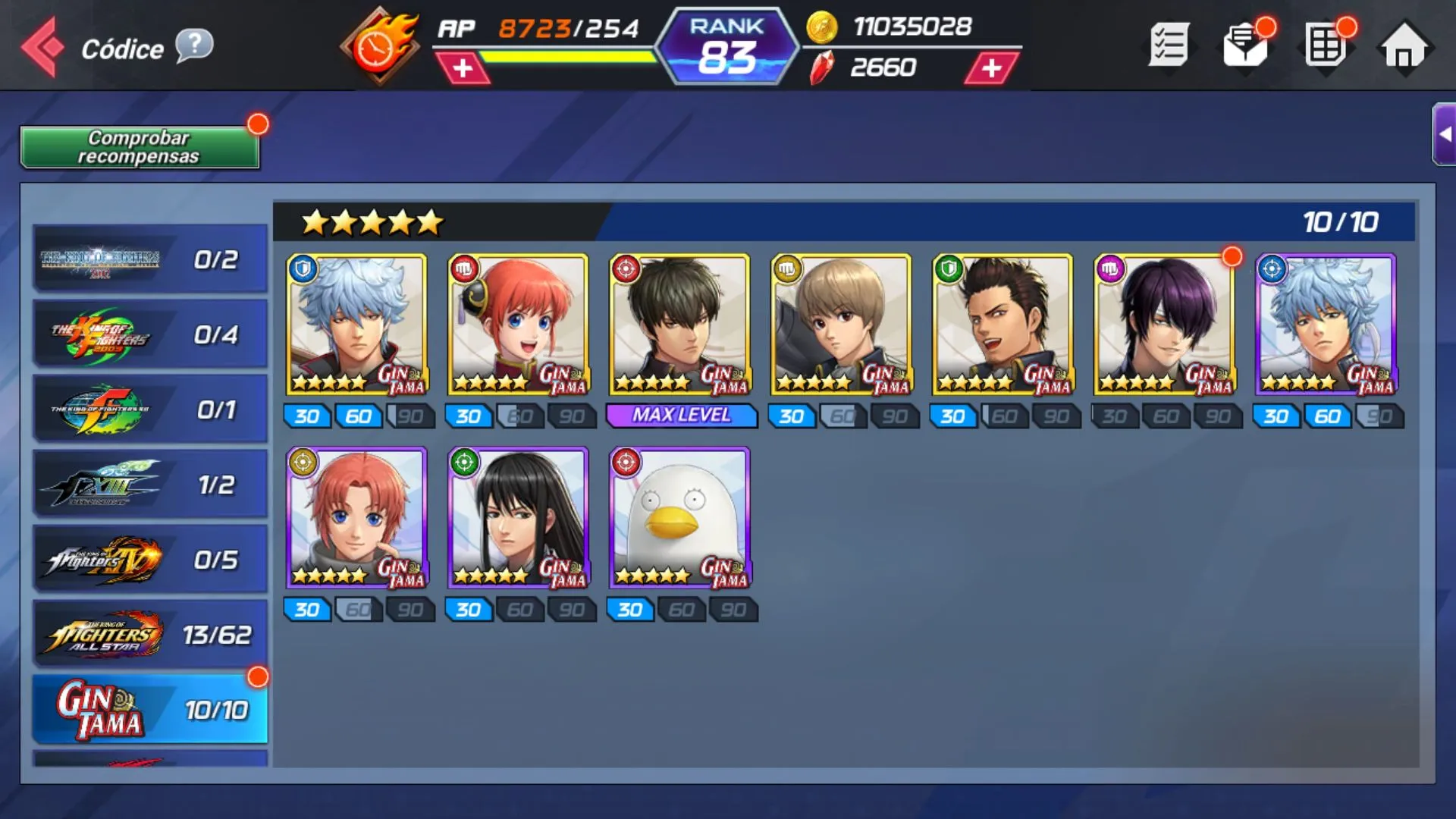Screen dimensions: 1456x819
Task: Open the mailbox icon
Action: [x=1246, y=45]
